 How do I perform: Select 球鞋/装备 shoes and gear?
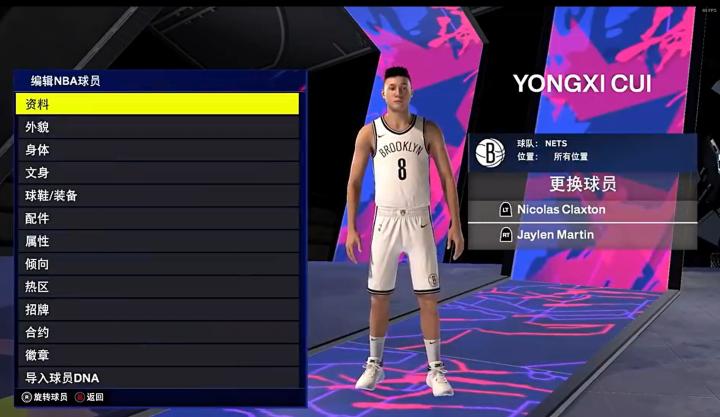(157, 196)
